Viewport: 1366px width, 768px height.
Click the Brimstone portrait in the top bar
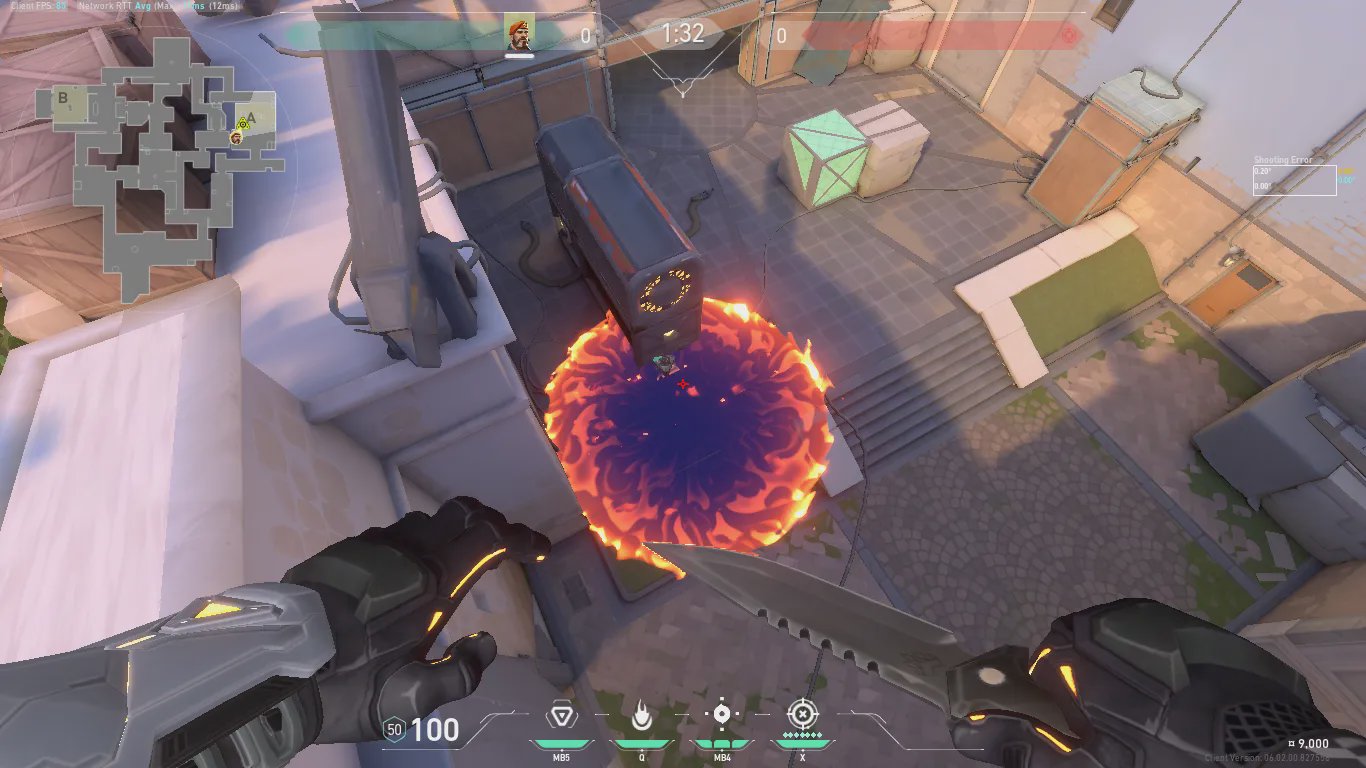[518, 35]
